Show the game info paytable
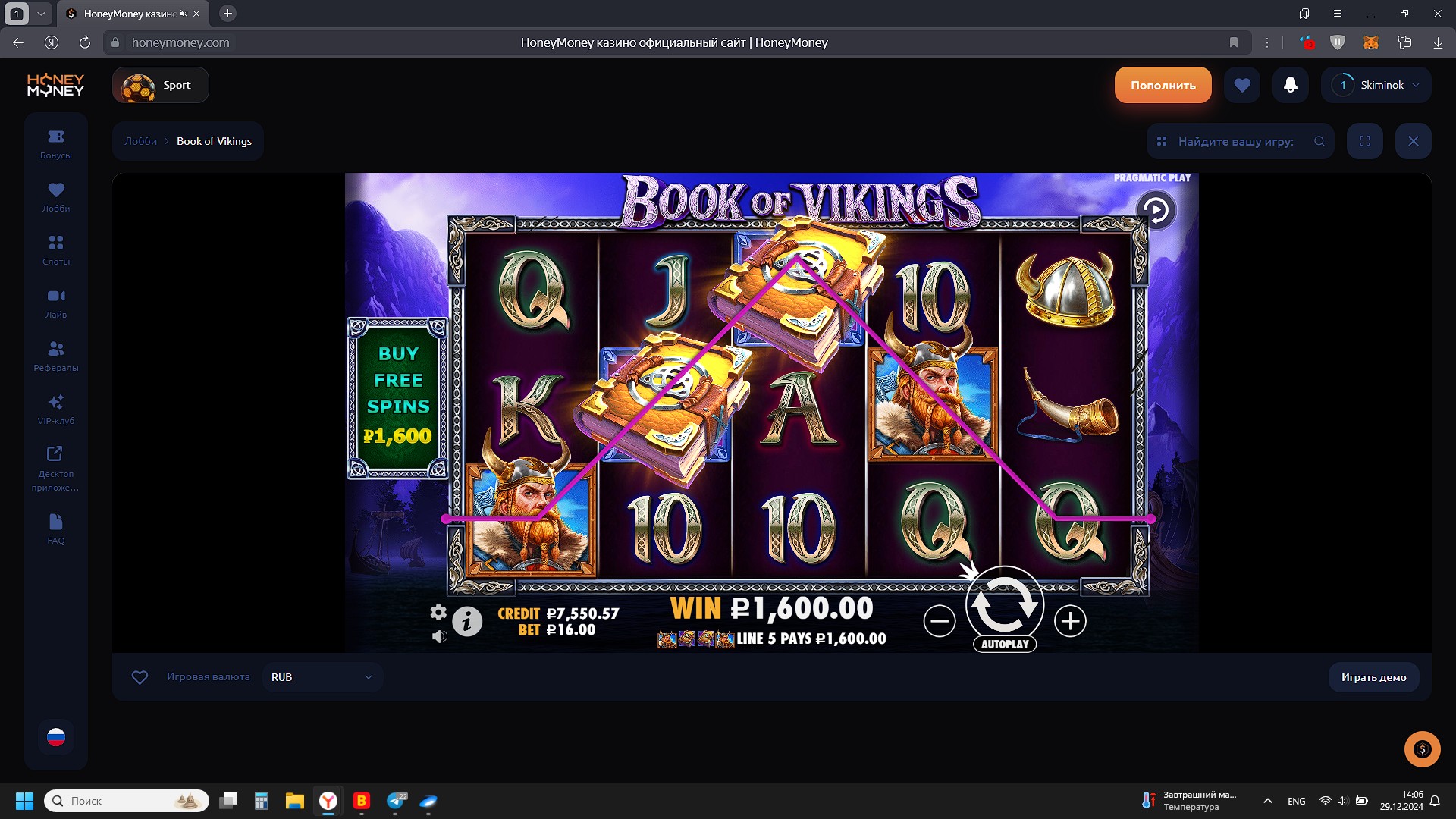1456x819 pixels. pos(467,622)
